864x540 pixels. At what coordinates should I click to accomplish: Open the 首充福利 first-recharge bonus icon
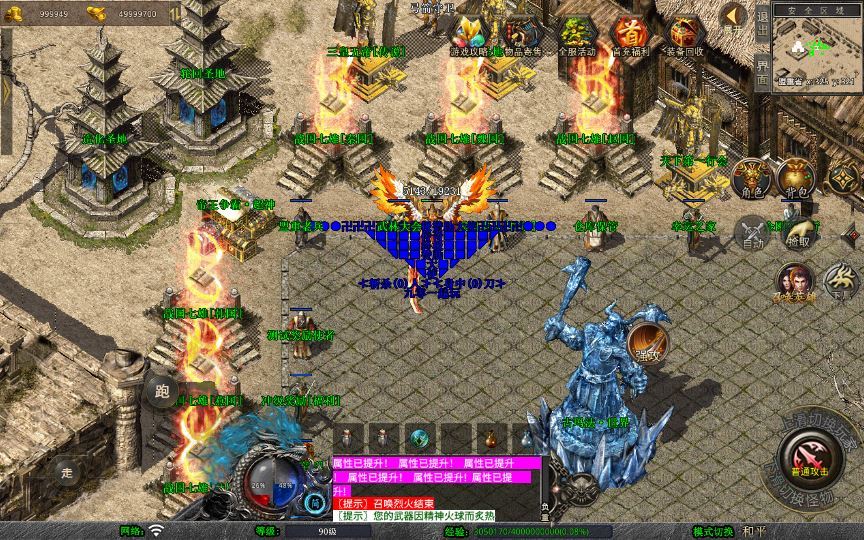point(630,36)
